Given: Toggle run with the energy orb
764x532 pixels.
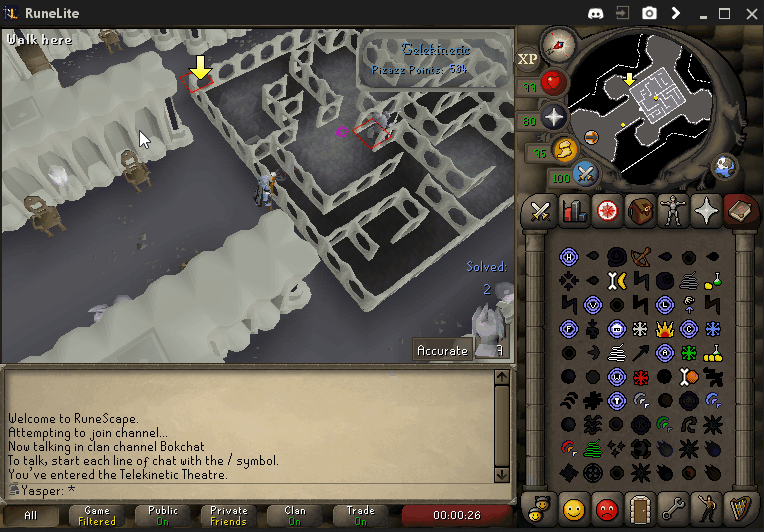Looking at the screenshot, I should tap(564, 150).
